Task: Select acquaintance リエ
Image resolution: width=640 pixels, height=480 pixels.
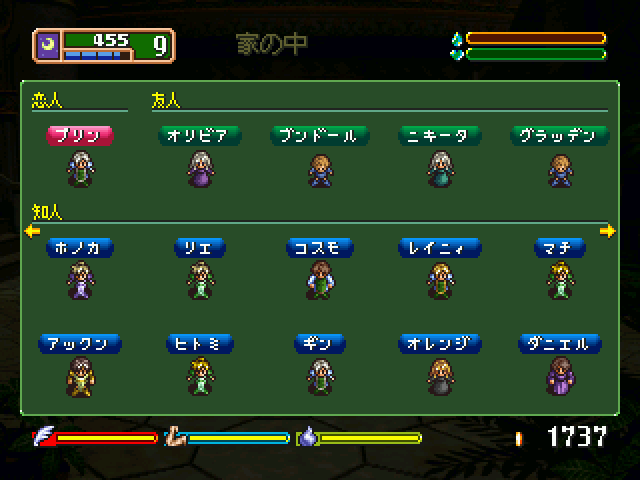Action: [x=199, y=247]
